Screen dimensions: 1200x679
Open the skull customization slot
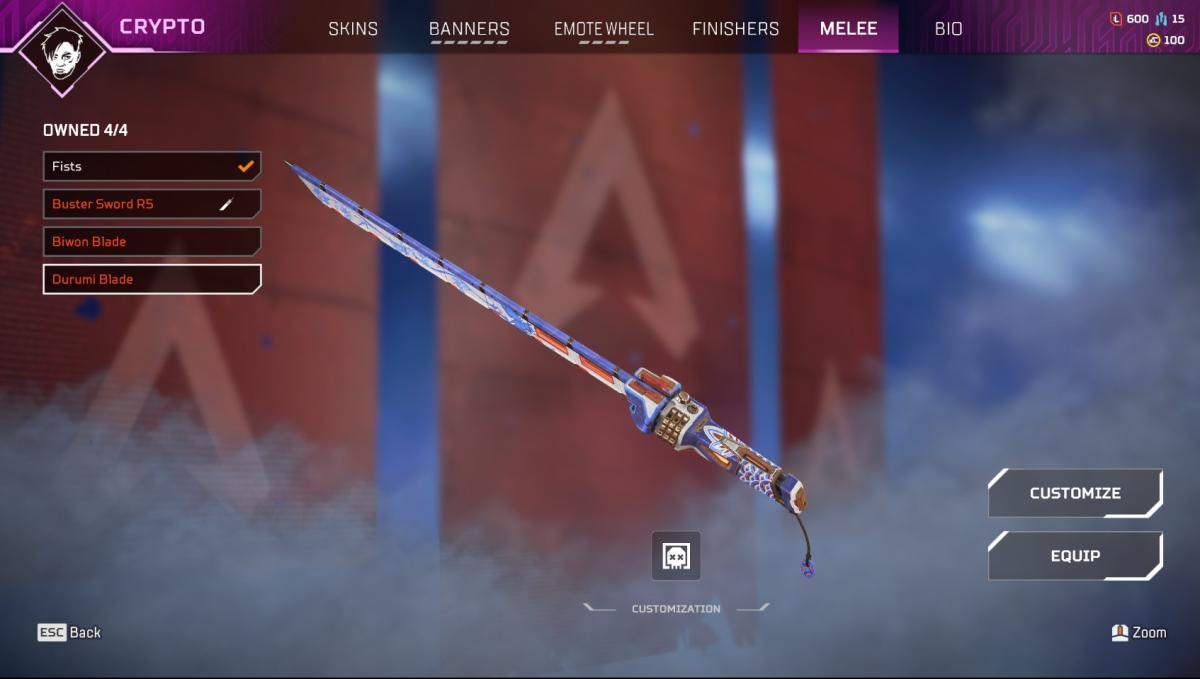click(x=676, y=556)
